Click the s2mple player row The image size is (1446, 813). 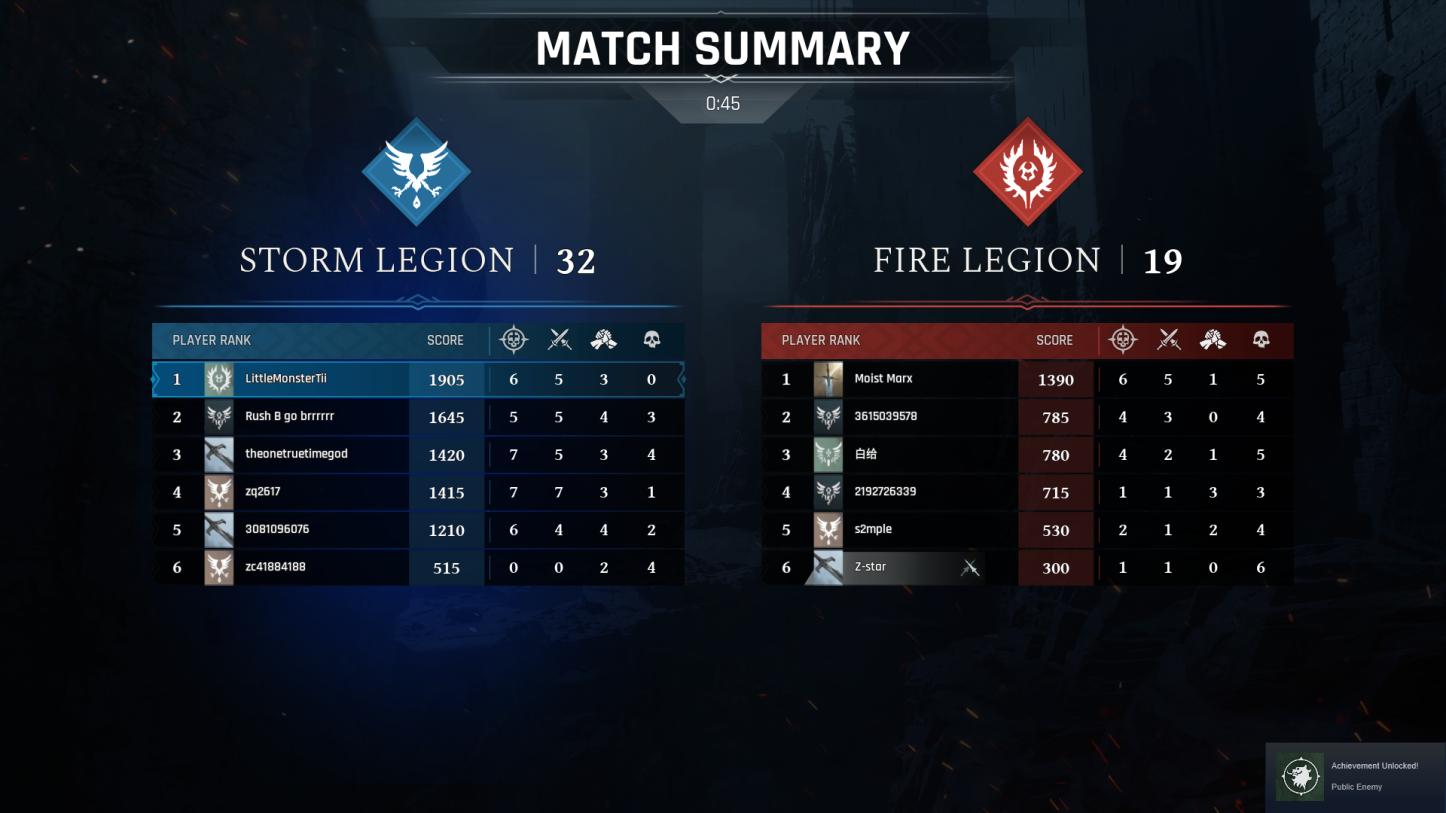click(1027, 530)
